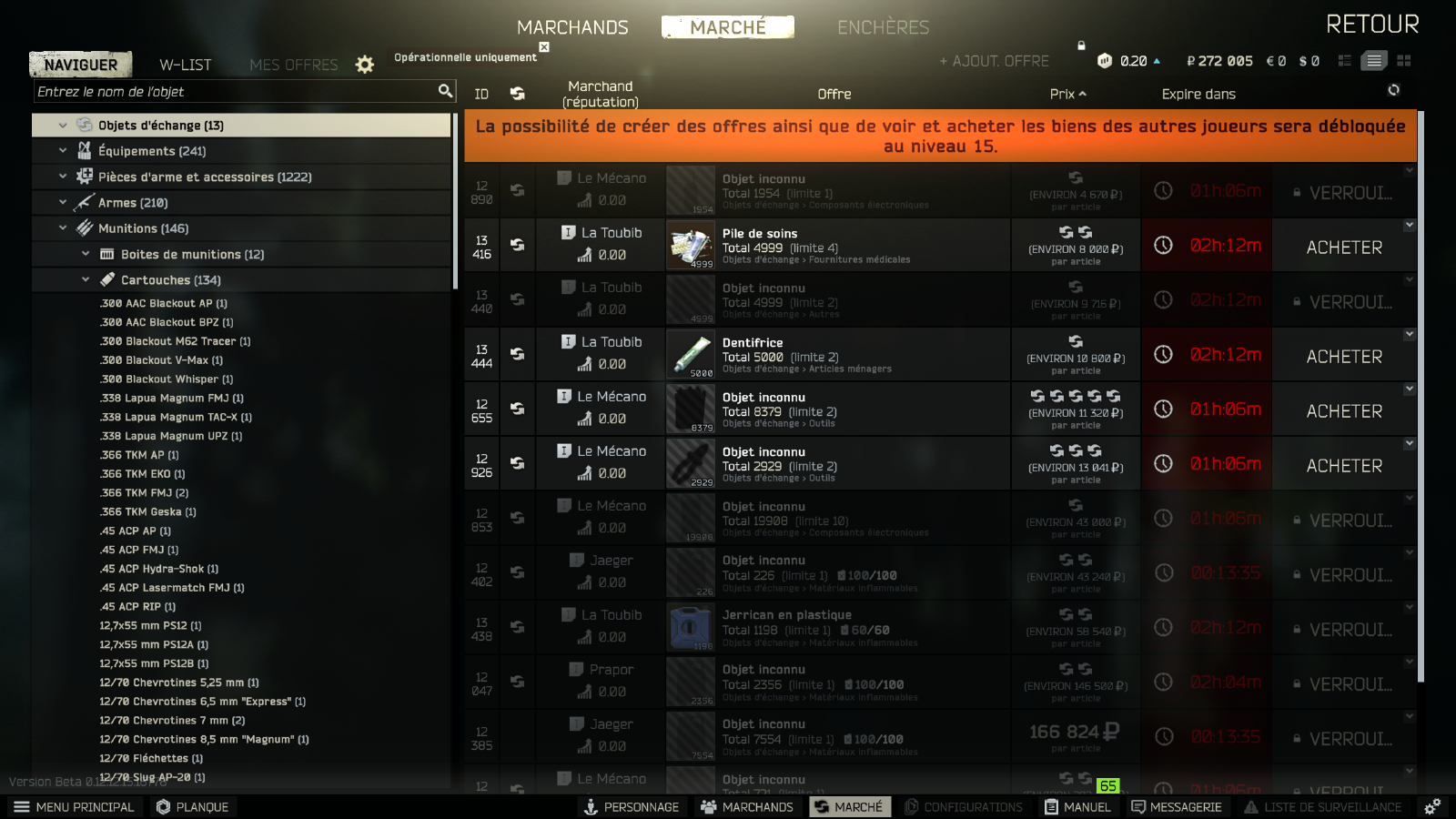Click the barter exchange icon in the column header

[x=517, y=94]
